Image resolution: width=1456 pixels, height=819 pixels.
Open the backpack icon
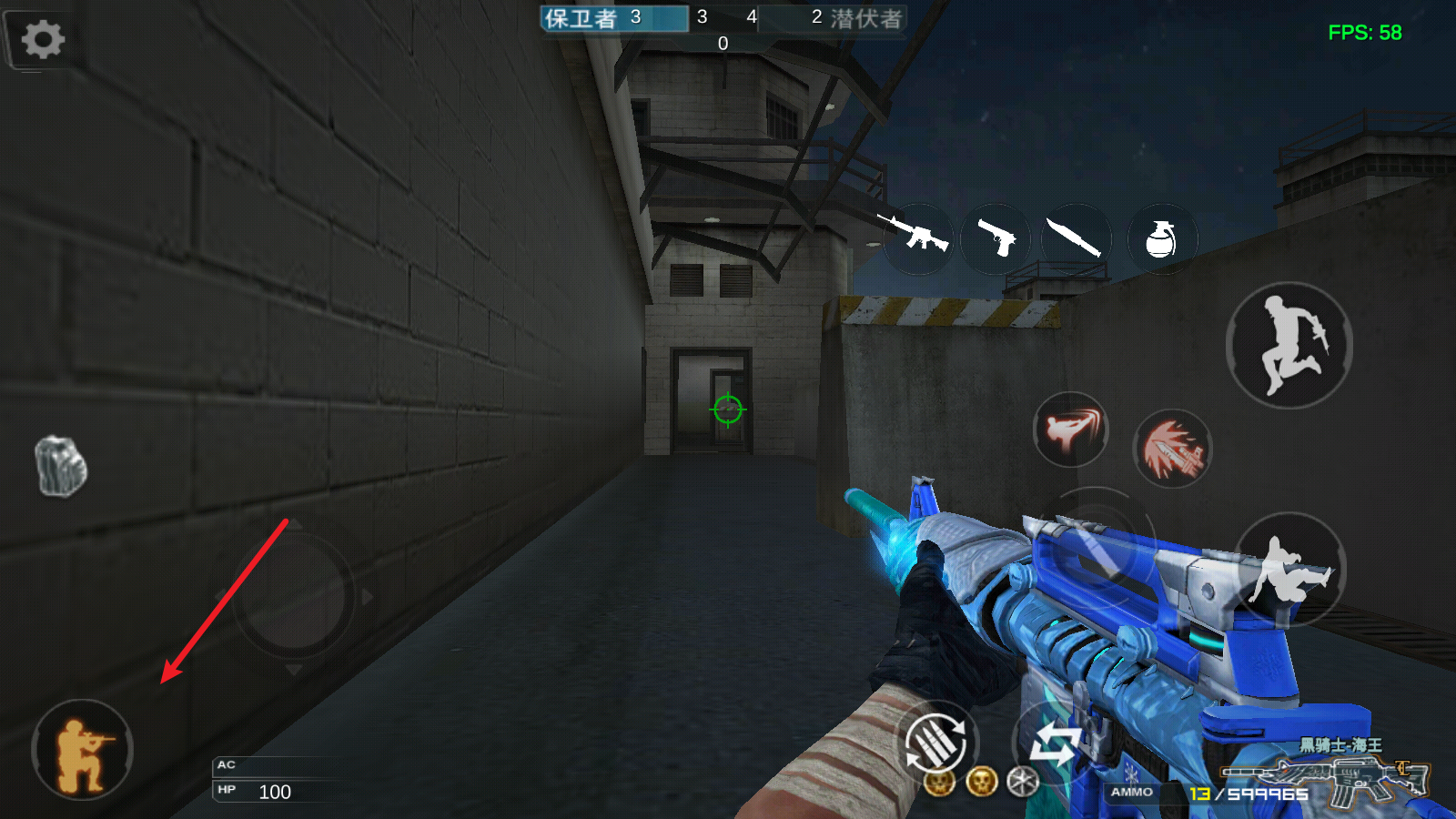tap(61, 466)
